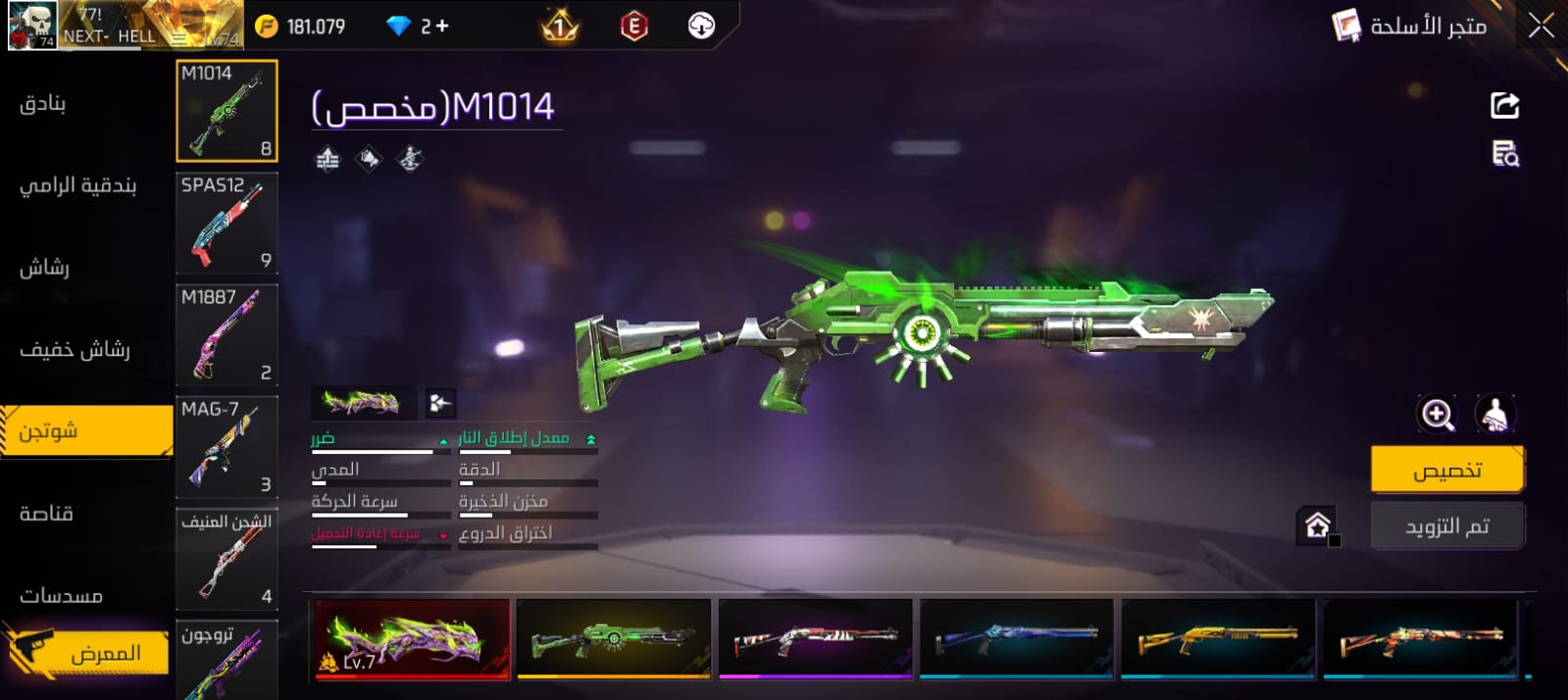Select the Lv.7 purple-green skin thumbnail
This screenshot has width=1568, height=700.
(413, 638)
